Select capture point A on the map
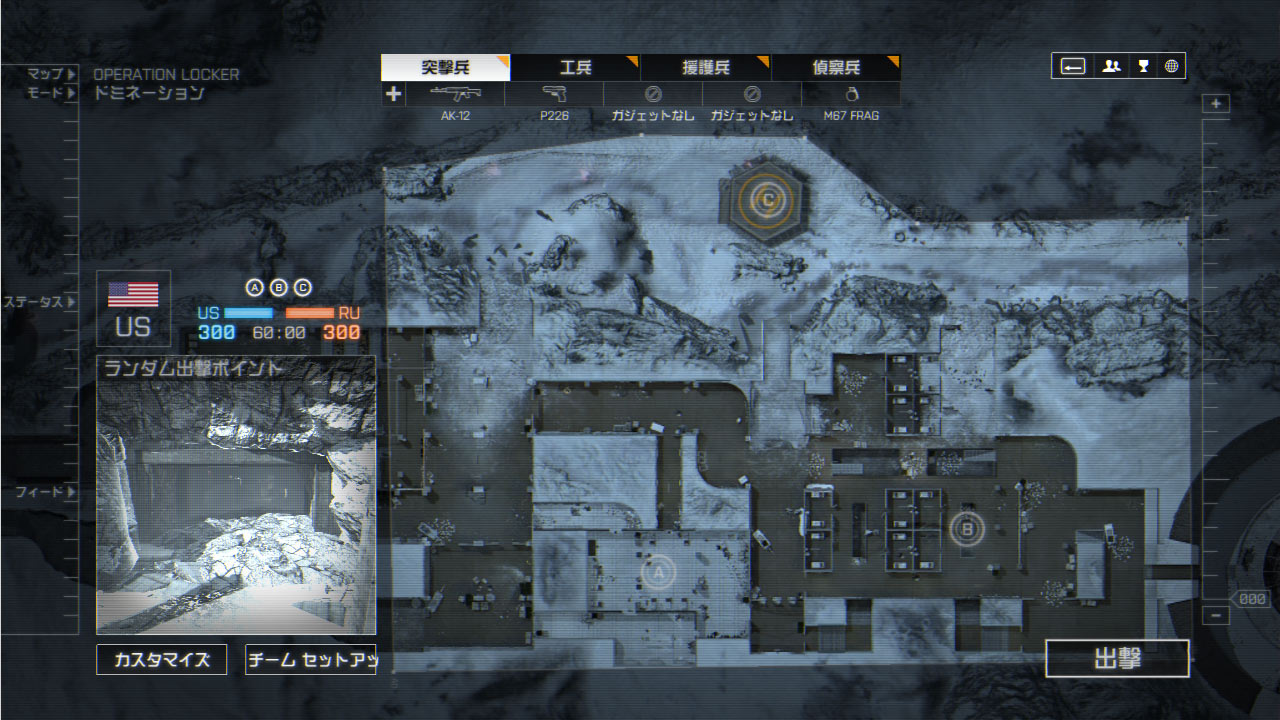This screenshot has width=1280, height=720. pyautogui.click(x=657, y=572)
